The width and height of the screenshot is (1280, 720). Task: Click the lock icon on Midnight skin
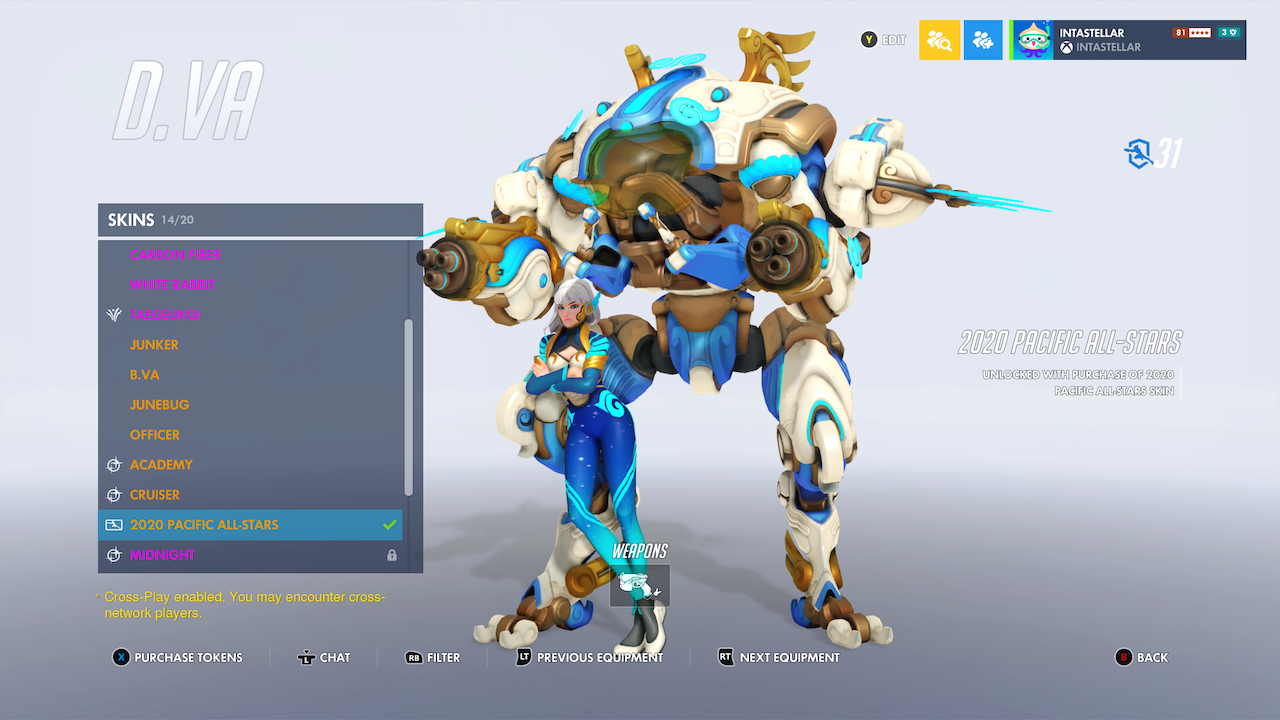(392, 555)
